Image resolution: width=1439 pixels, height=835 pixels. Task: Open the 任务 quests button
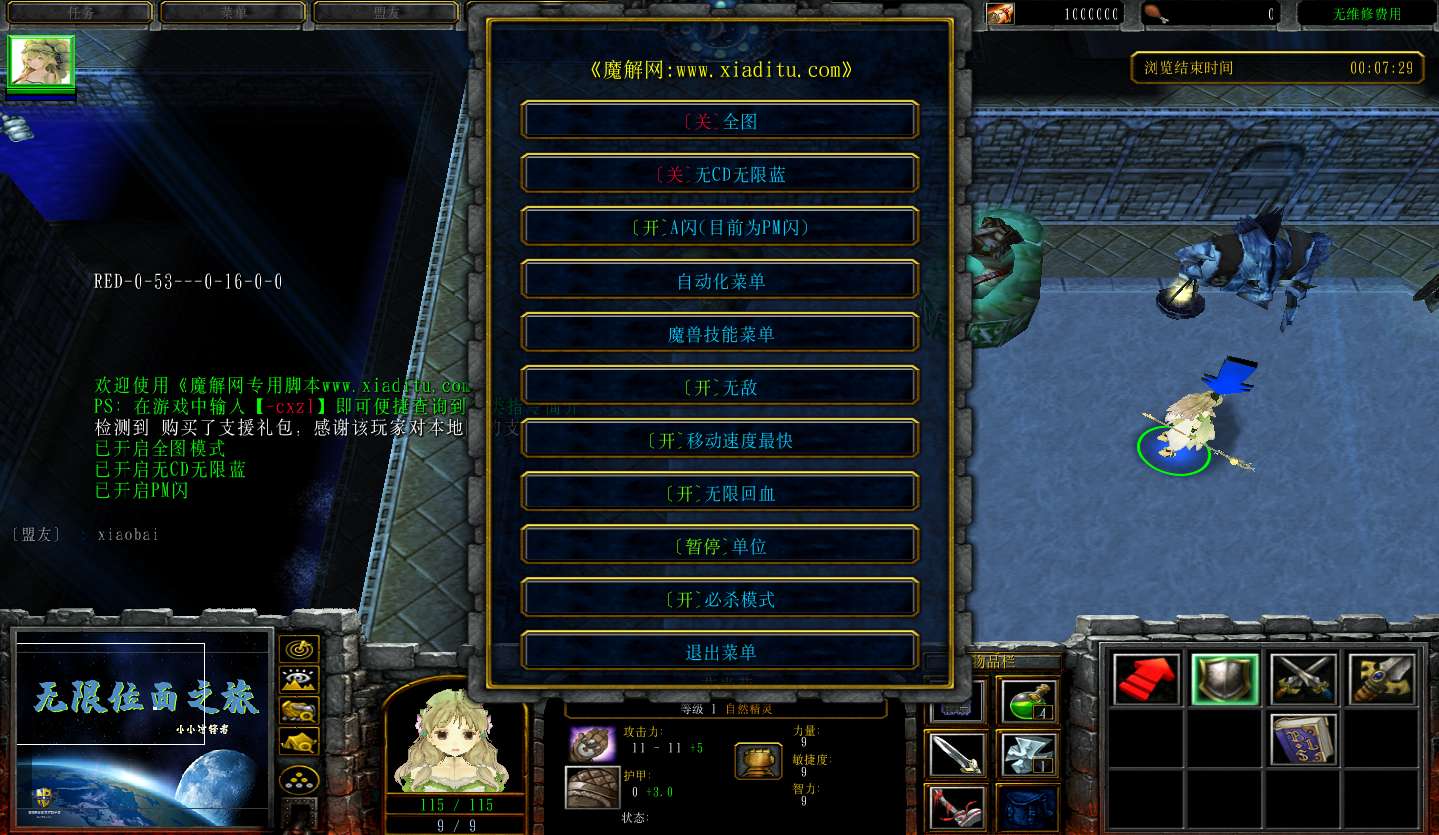[x=80, y=13]
